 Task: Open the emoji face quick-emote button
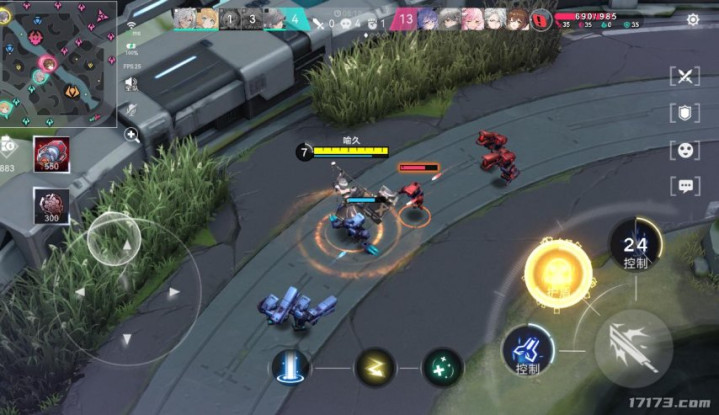[685, 150]
